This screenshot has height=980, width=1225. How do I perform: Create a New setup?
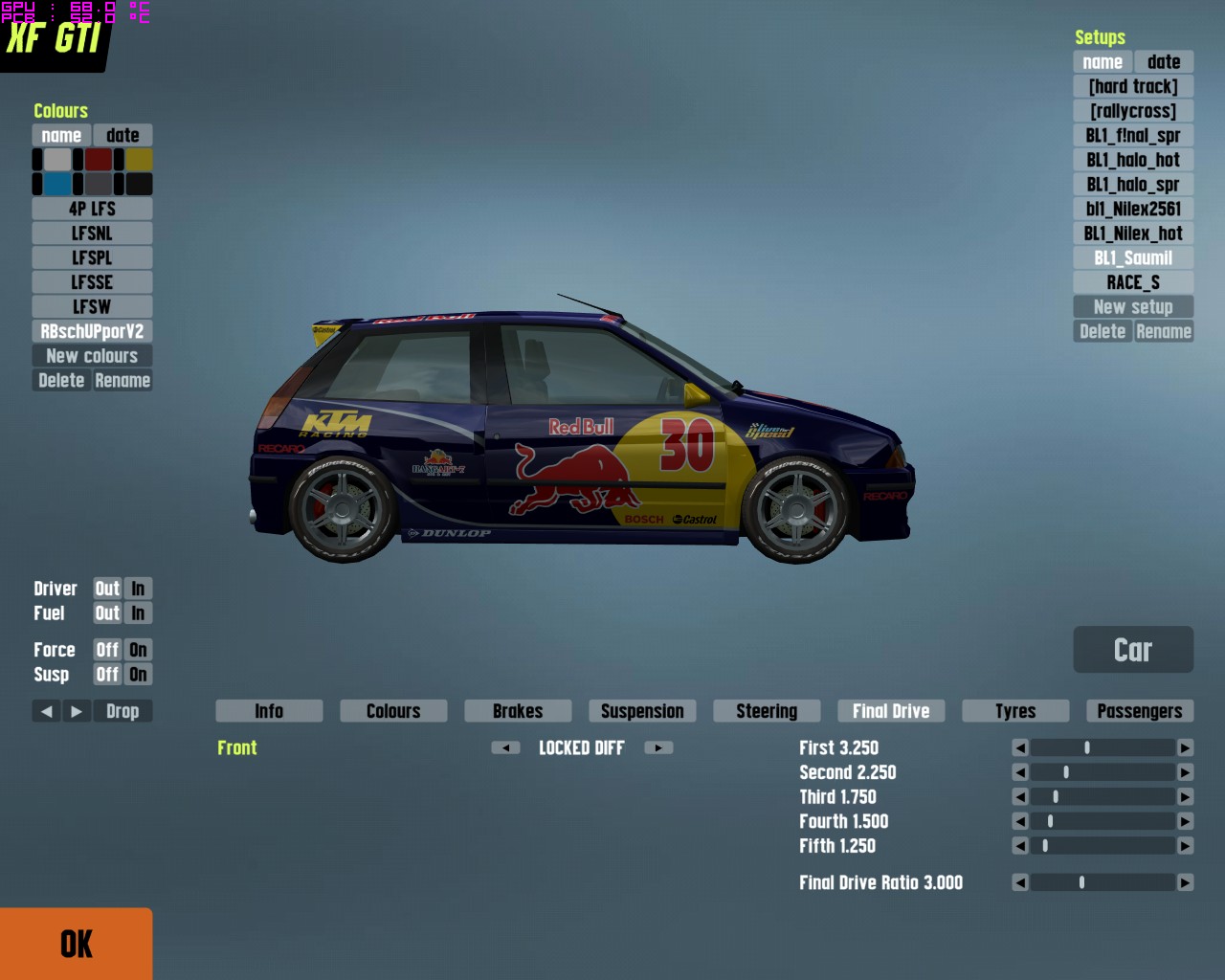point(1133,307)
